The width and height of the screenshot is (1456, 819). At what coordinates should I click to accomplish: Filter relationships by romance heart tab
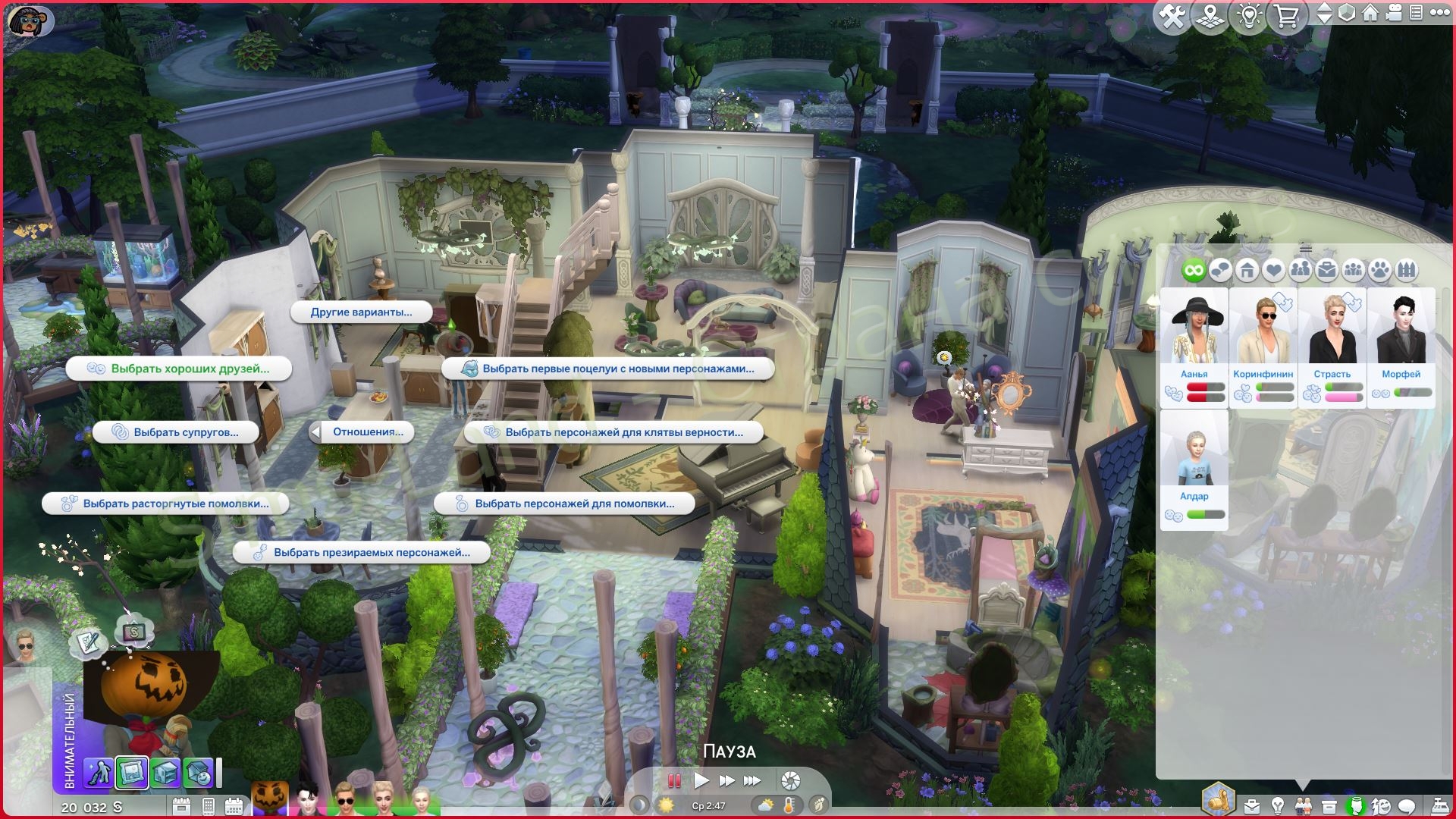1274,270
